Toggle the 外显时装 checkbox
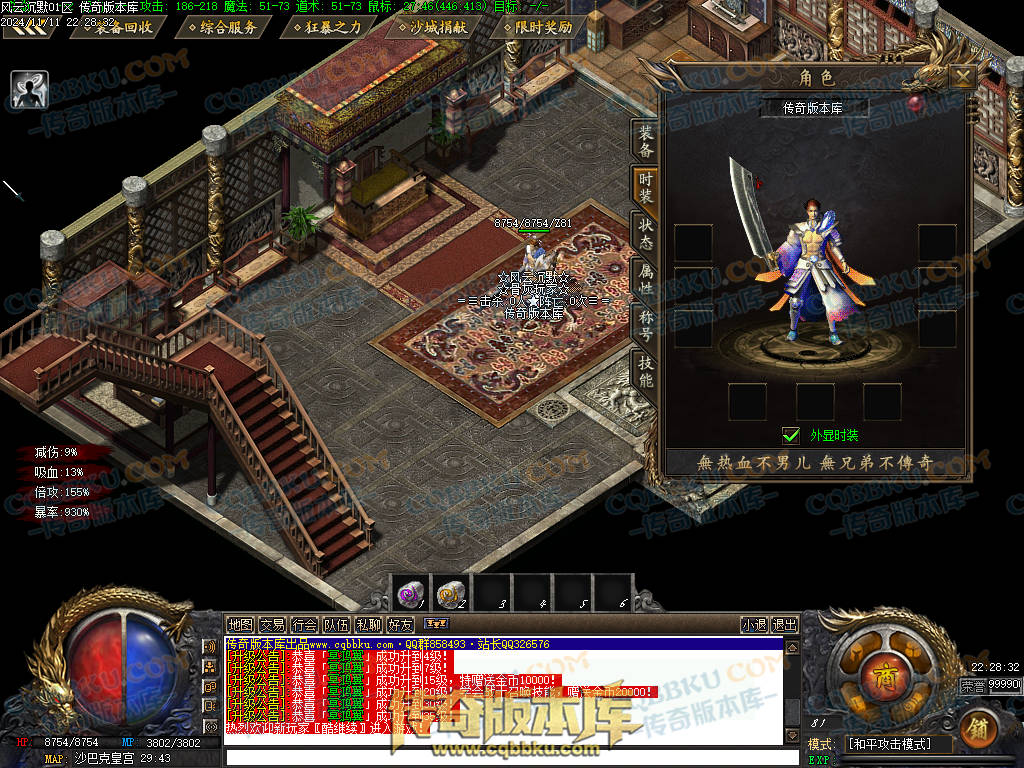 791,435
